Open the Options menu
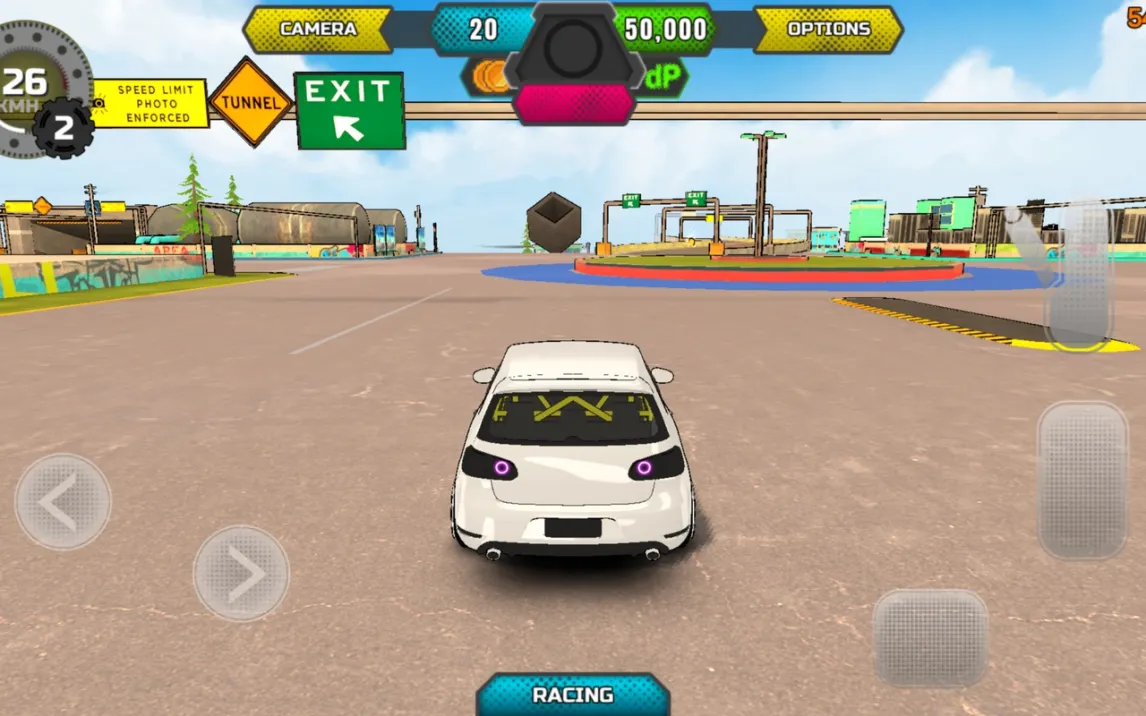 tap(828, 29)
